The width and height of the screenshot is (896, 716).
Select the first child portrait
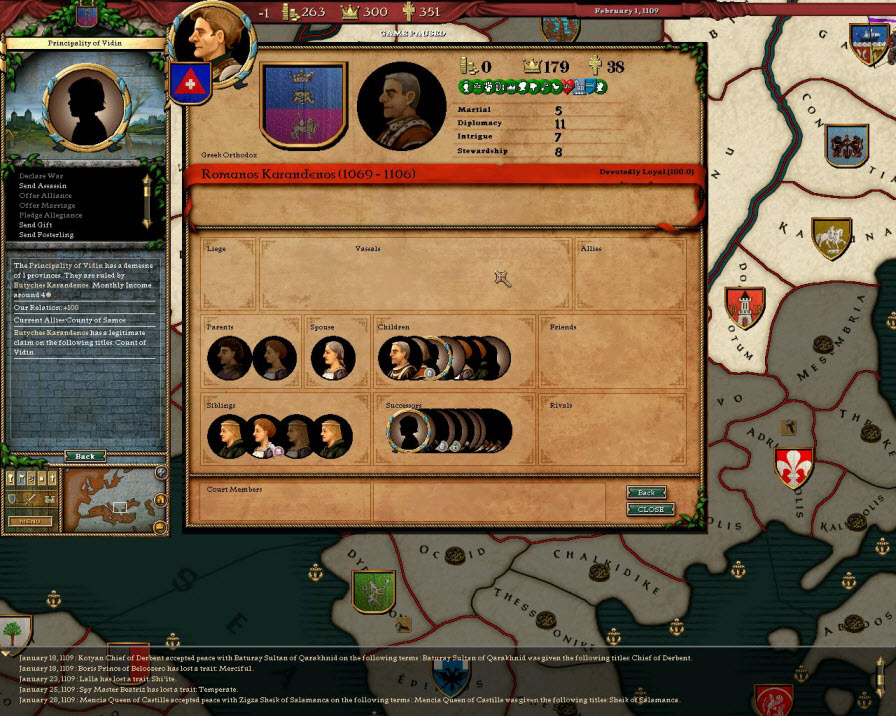(398, 359)
